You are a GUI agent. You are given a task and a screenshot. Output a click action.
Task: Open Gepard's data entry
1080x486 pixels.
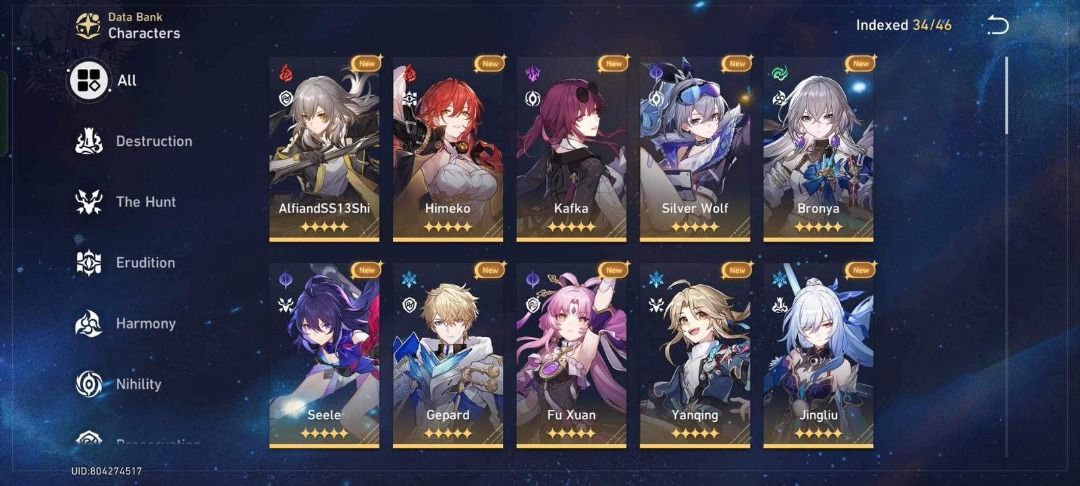[447, 355]
